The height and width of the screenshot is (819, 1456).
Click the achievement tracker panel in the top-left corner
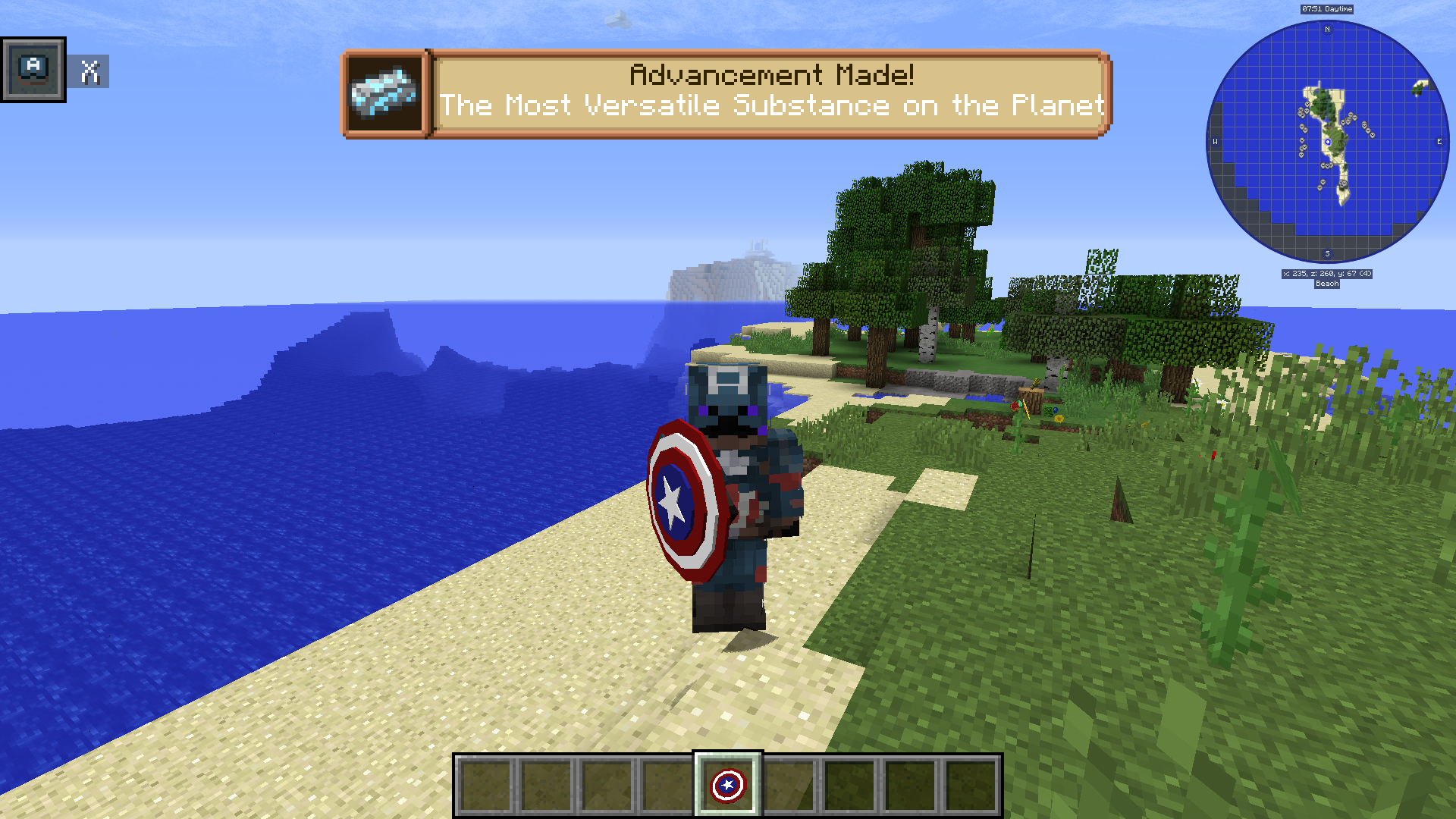pyautogui.click(x=33, y=69)
